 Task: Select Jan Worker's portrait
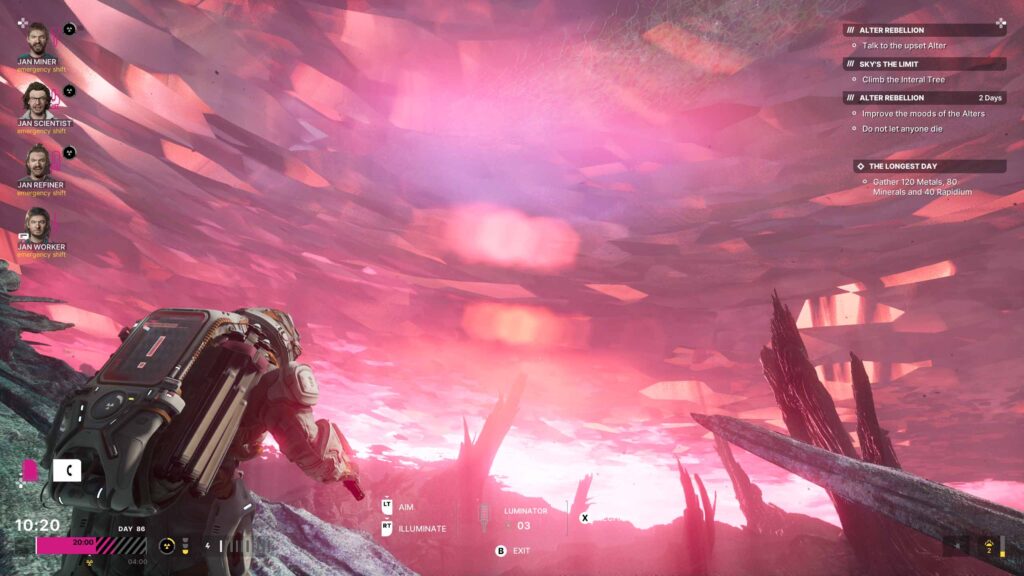37,224
